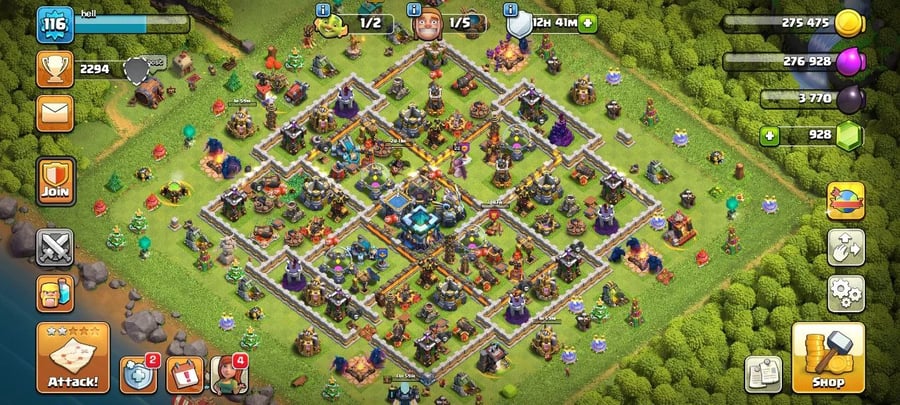Viewport: 900px width, 405px height.
Task: Show info for the goblin builder counter
Action: (x=323, y=10)
